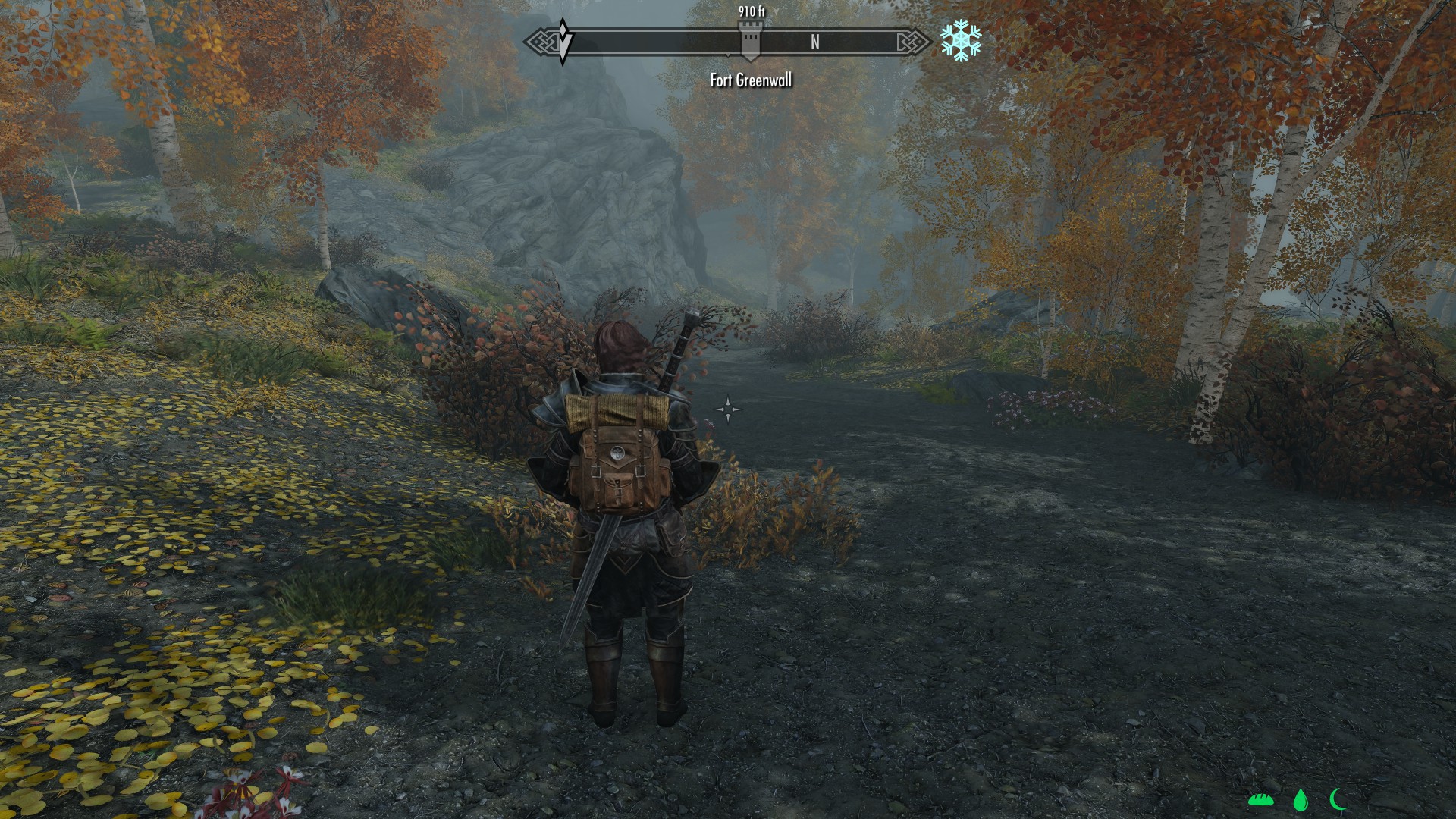Click the green crescent moon fatigue icon

click(x=1338, y=799)
